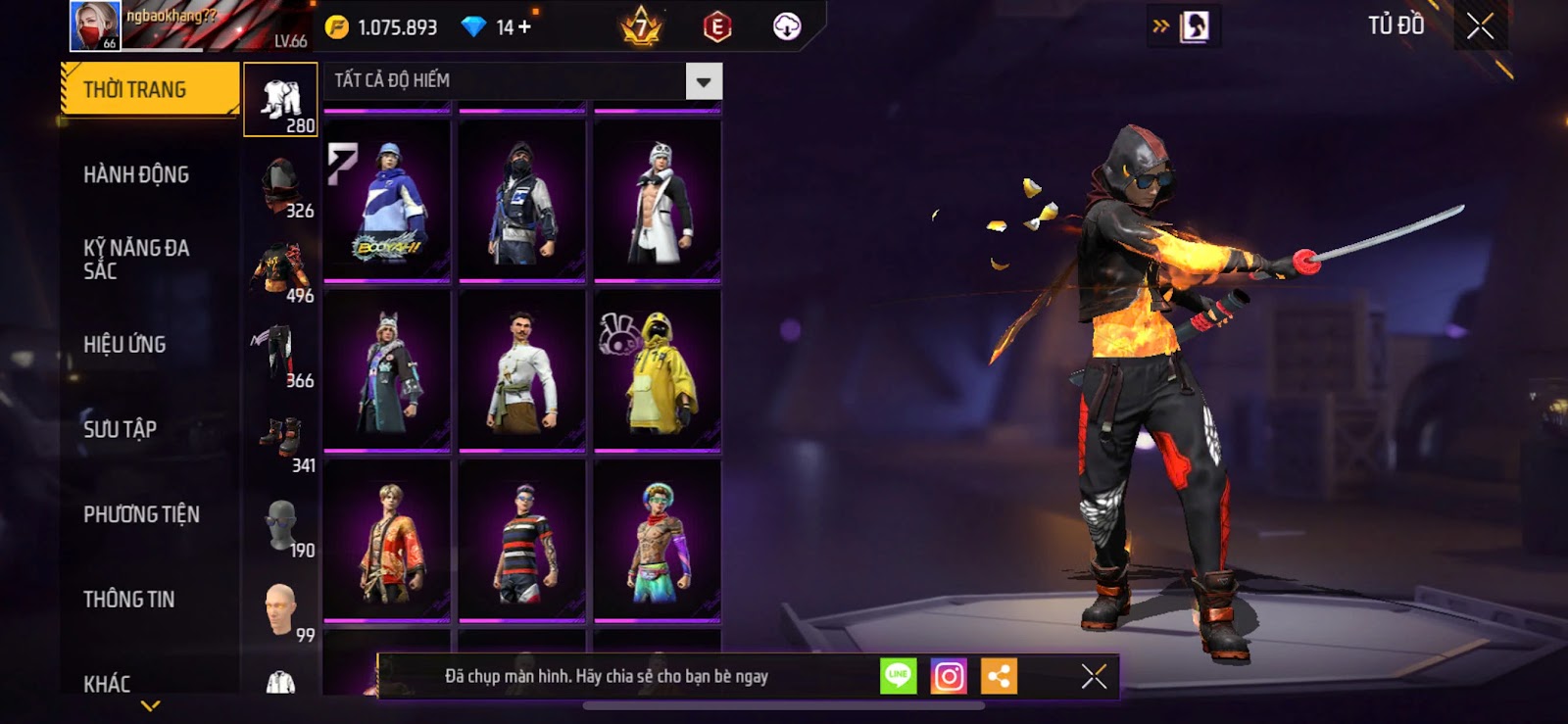Choose the shoes subcategory showing 341
1568x724 pixels.
(x=280, y=440)
